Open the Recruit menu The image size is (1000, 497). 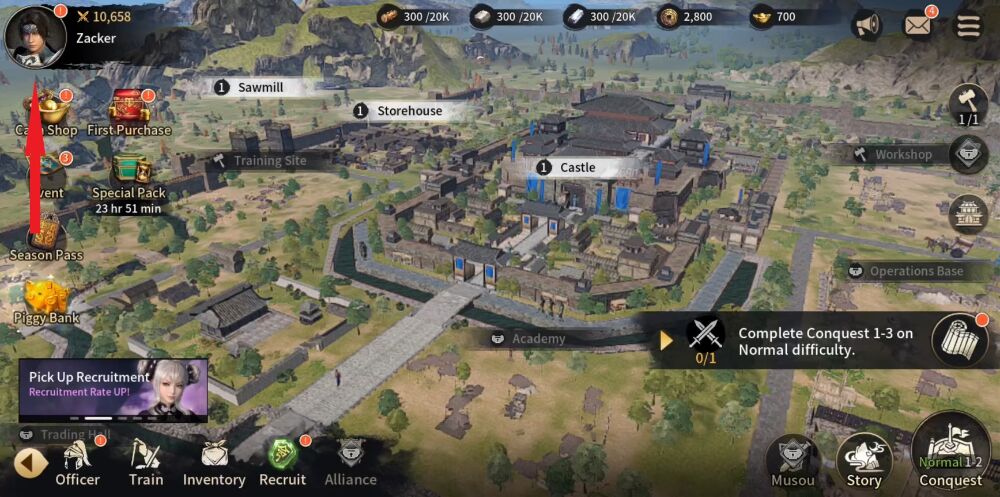282,463
